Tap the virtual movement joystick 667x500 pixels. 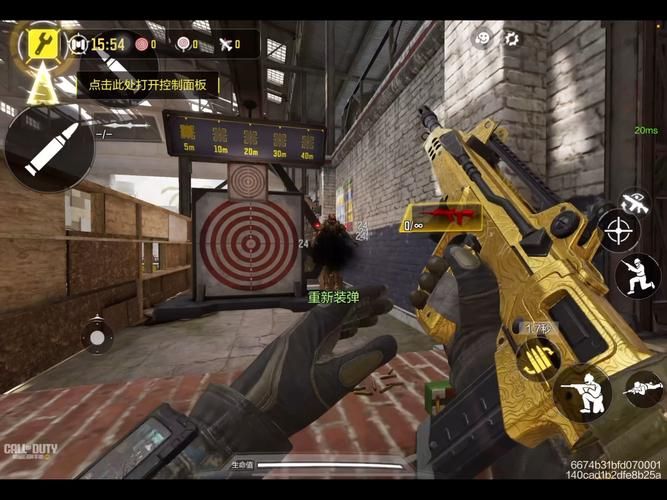click(96, 336)
